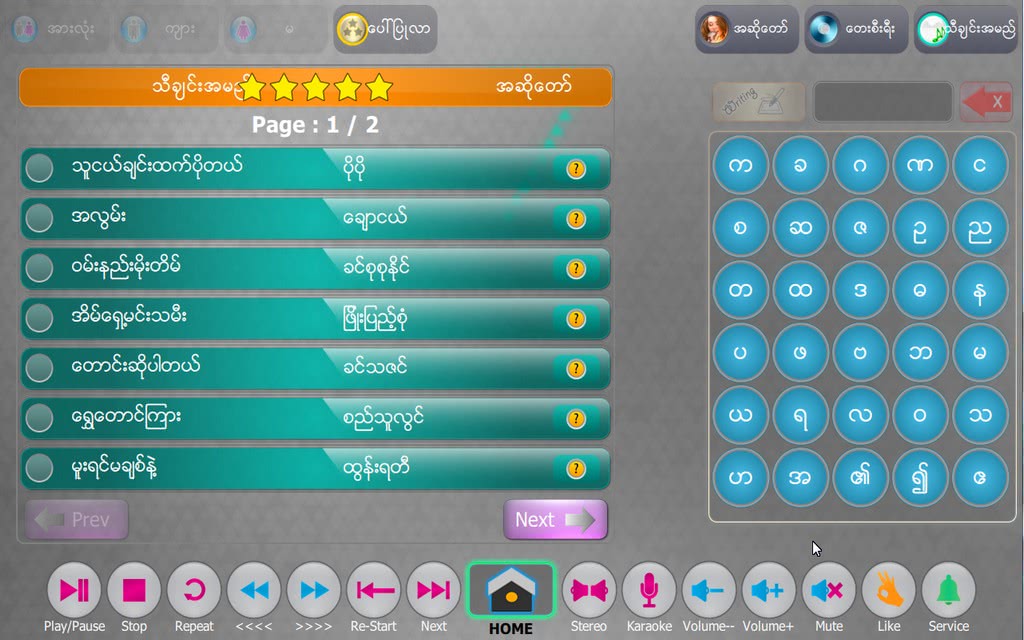Skip to Next song in the control bar
Viewport: 1024px width, 640px height.
pos(433,590)
